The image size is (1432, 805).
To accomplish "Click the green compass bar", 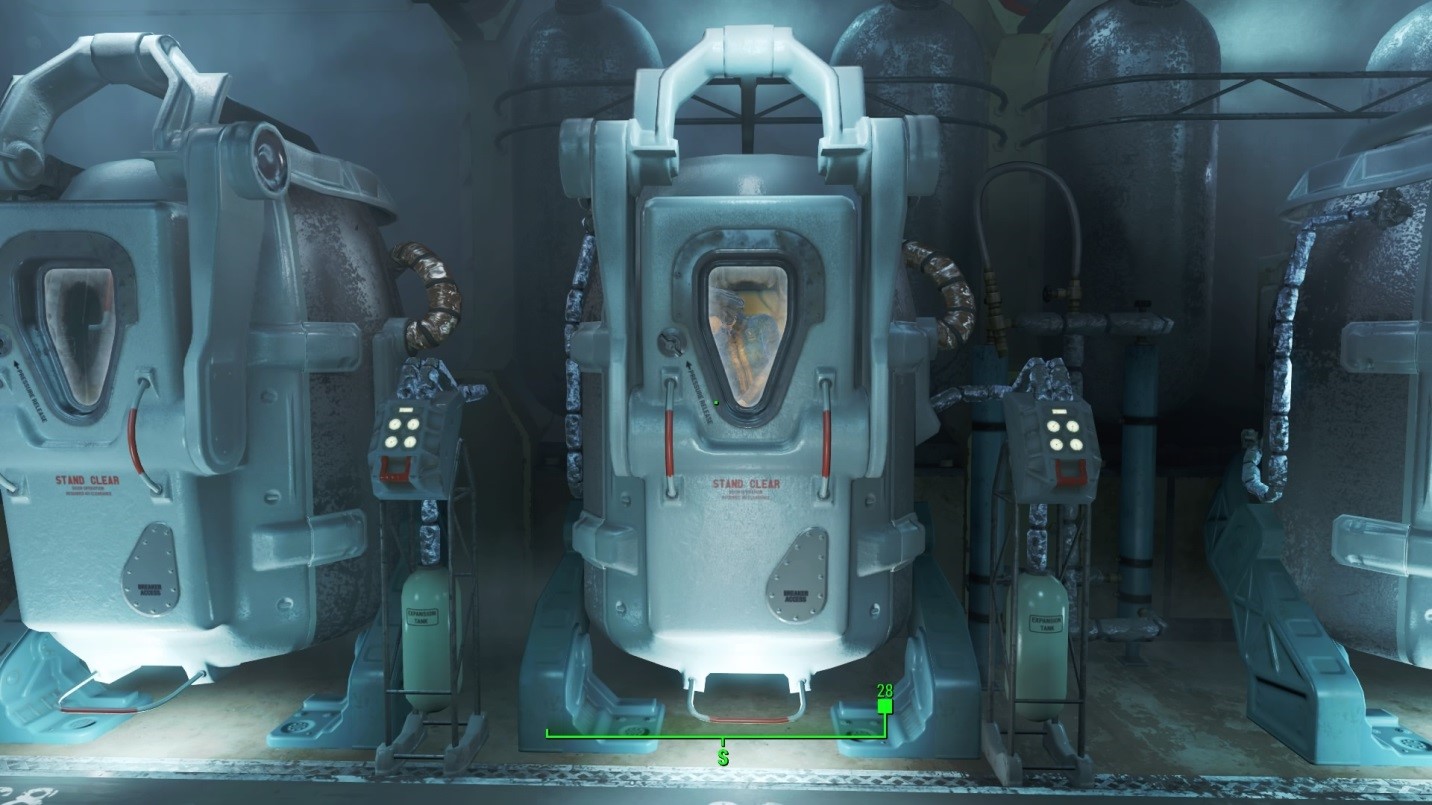I will coord(715,737).
